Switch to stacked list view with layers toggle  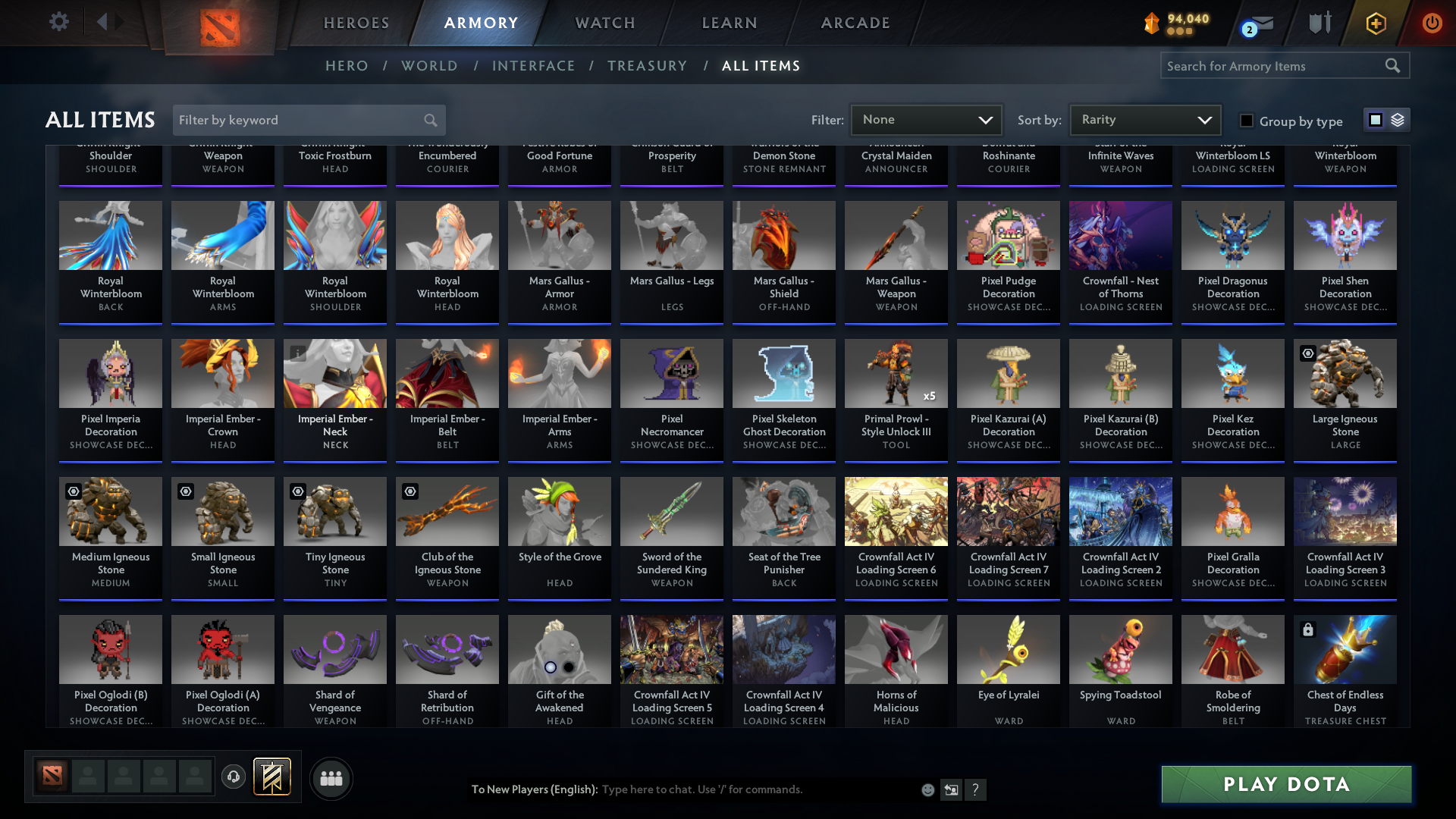click(1398, 120)
